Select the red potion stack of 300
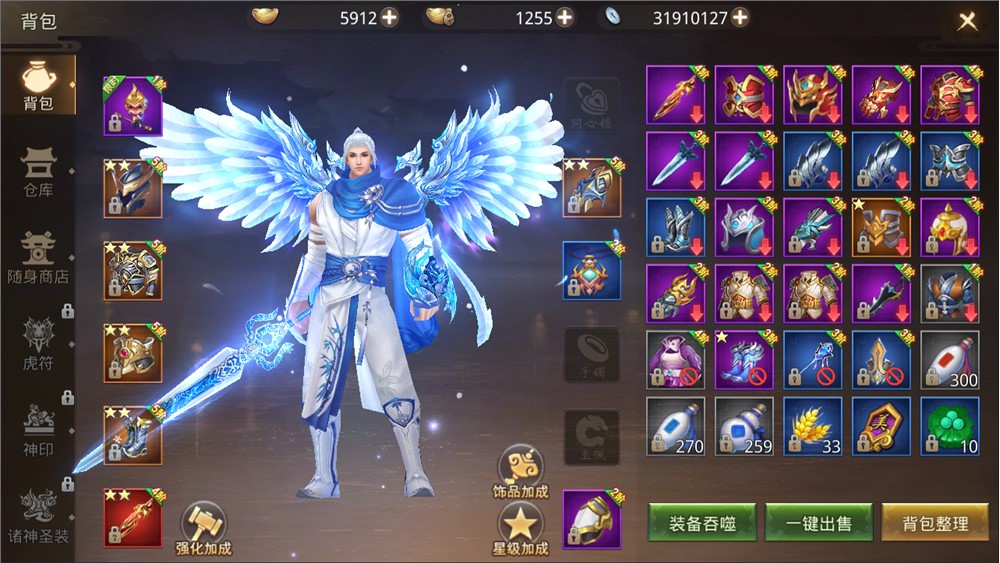 [x=949, y=360]
